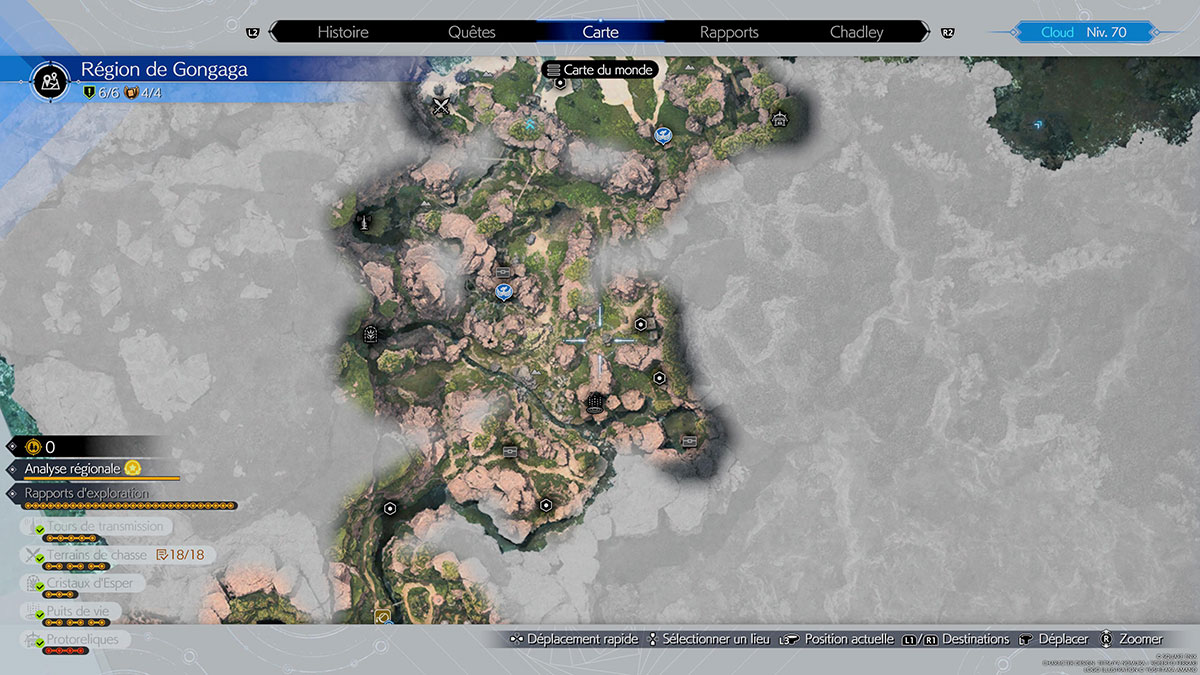This screenshot has width=1200, height=675.
Task: Select the Puits de vie category
Action: coord(84,611)
